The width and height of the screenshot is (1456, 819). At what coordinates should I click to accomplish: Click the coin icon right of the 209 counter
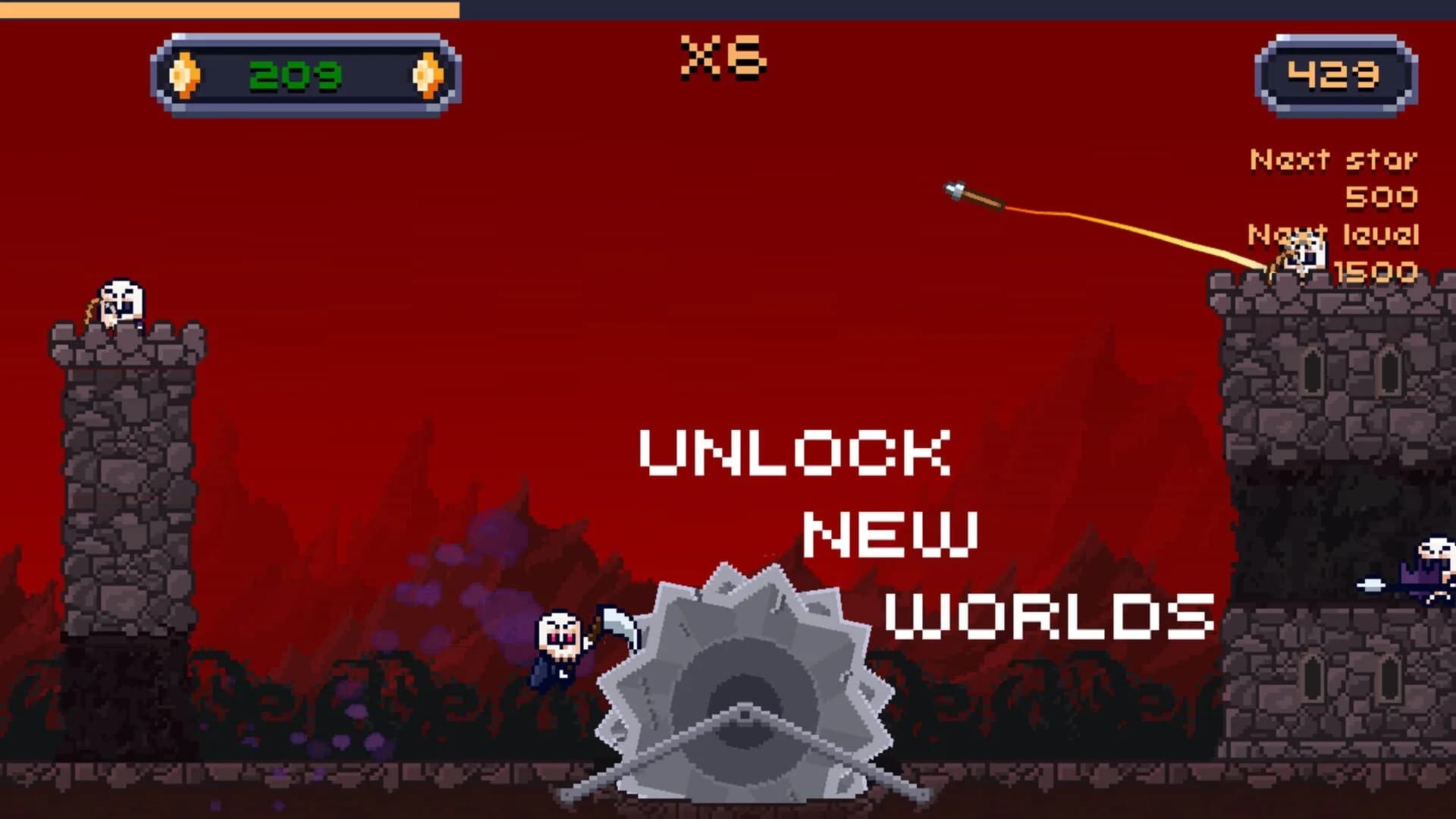(427, 74)
